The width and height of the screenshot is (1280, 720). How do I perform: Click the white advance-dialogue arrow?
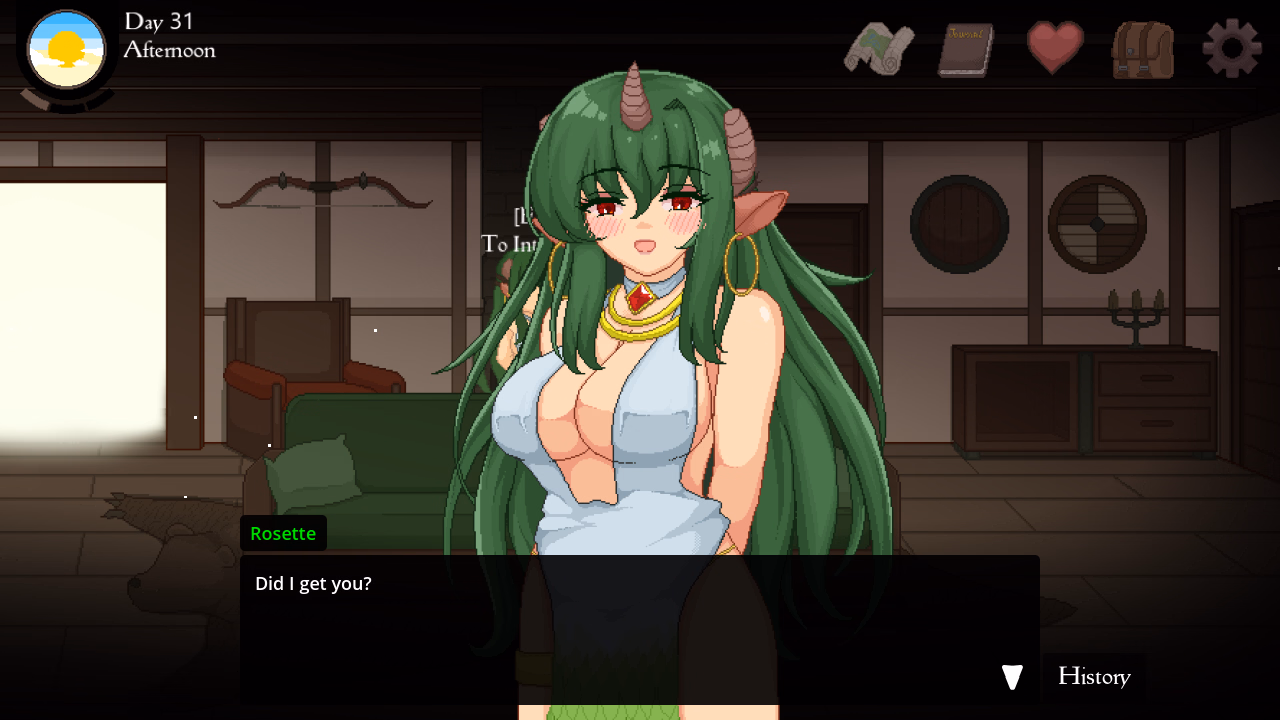point(1011,677)
